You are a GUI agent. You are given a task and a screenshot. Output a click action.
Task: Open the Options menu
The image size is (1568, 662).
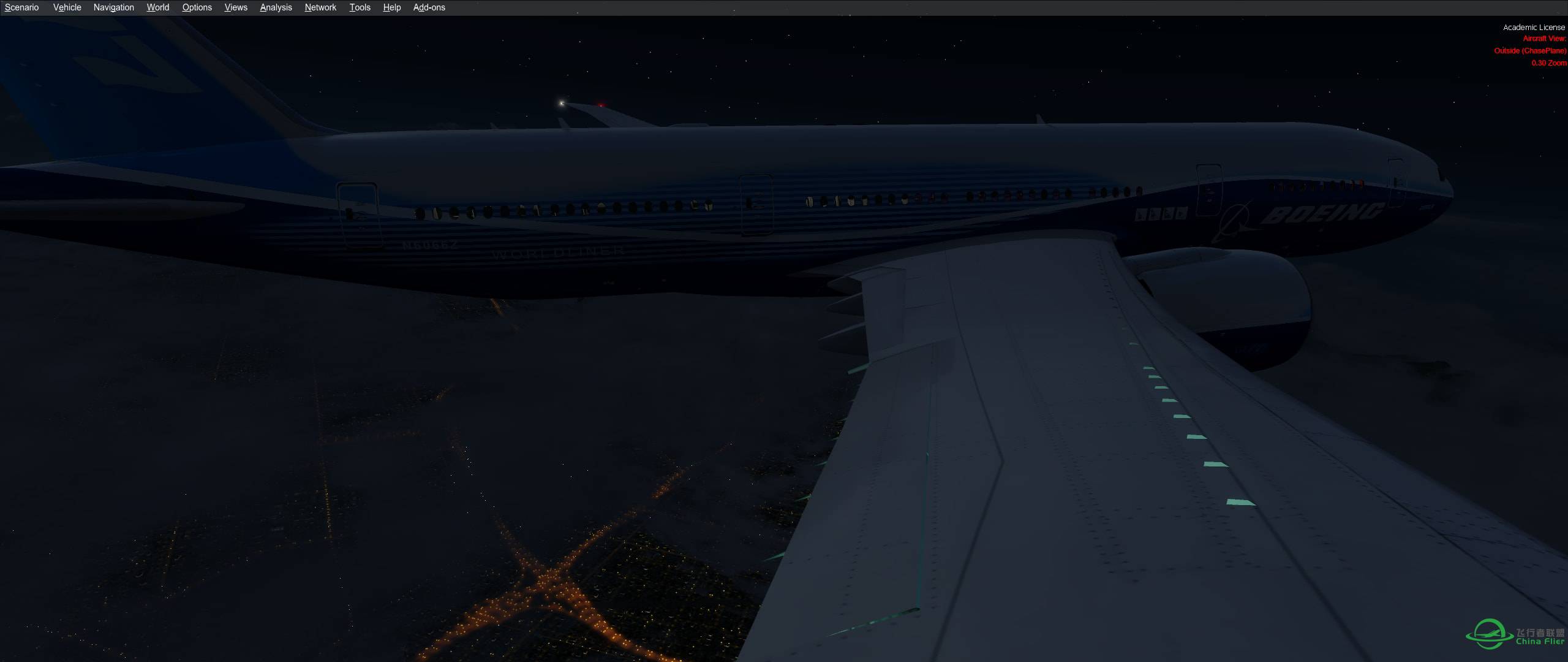pos(197,7)
